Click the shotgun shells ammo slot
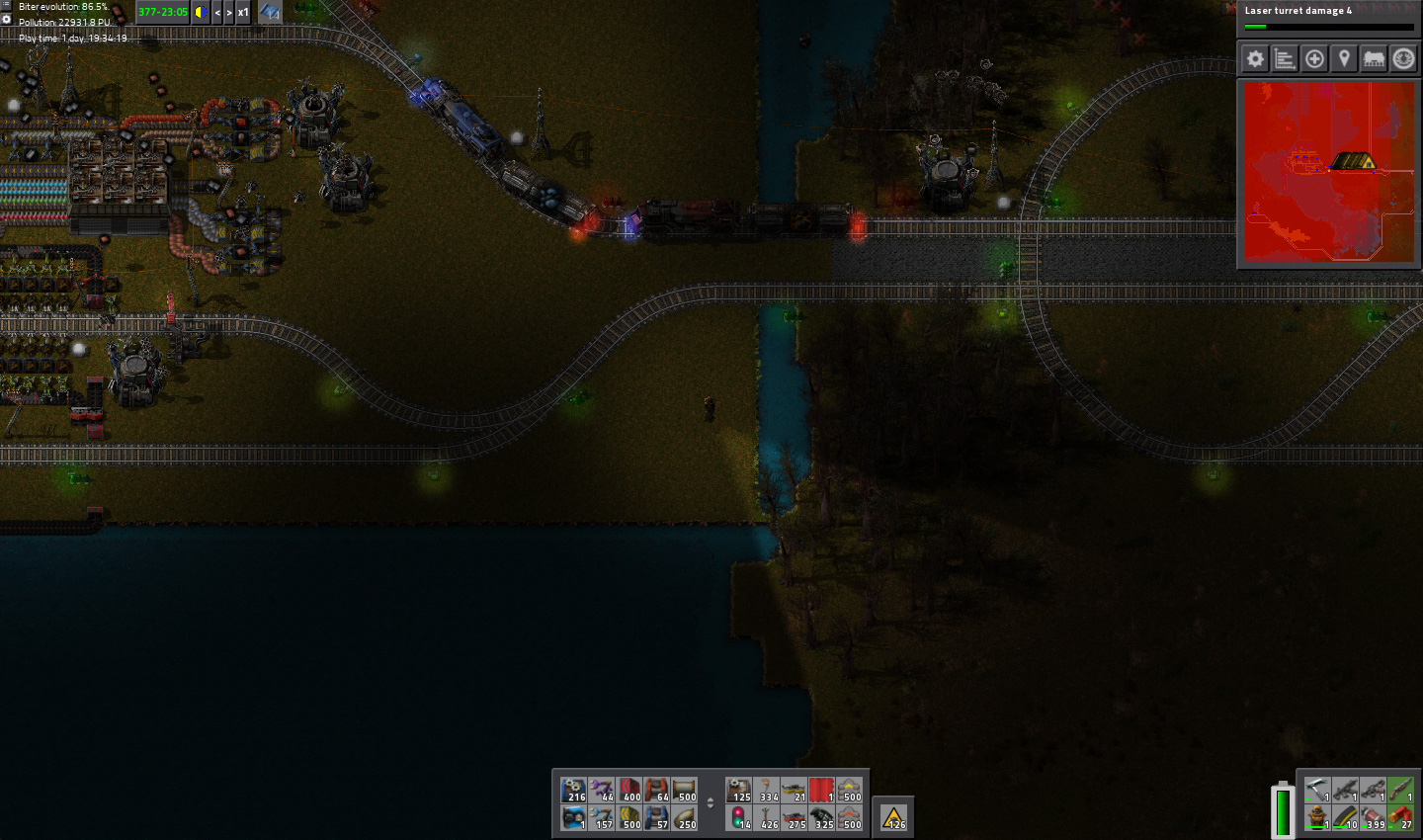The width and height of the screenshot is (1423, 840). (1400, 817)
